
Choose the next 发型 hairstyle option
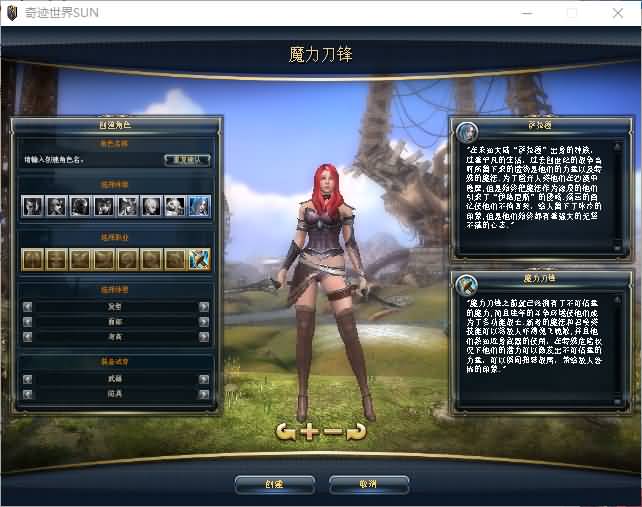tap(204, 307)
